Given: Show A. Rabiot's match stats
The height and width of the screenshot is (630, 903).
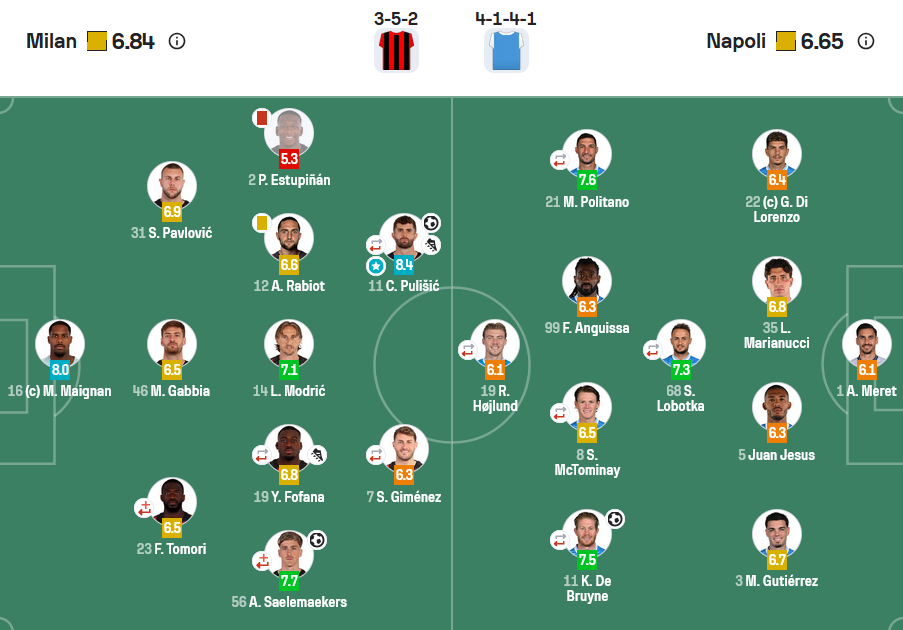Looking at the screenshot, I should click(x=289, y=239).
